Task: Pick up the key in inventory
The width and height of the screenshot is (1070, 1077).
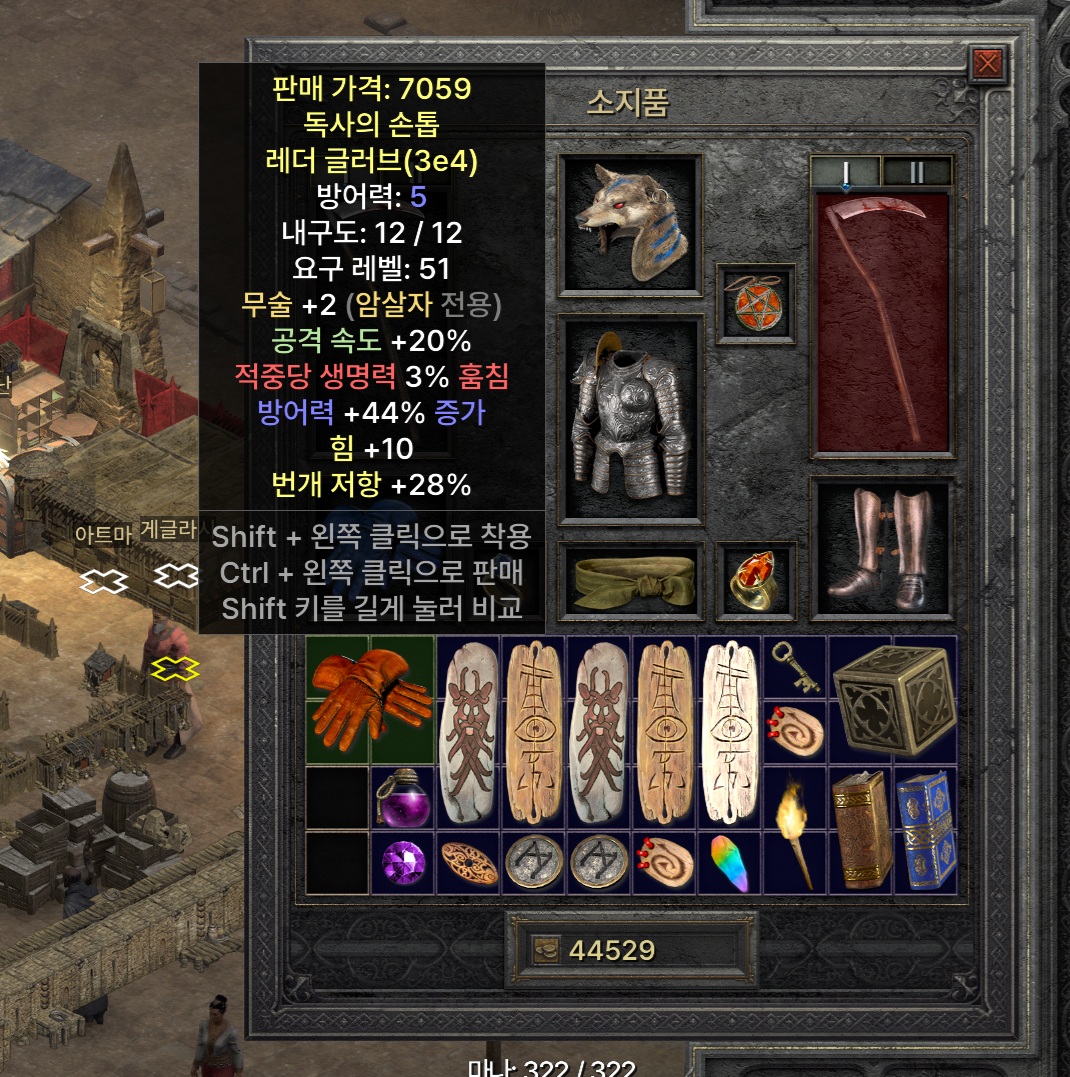Action: pyautogui.click(x=795, y=667)
